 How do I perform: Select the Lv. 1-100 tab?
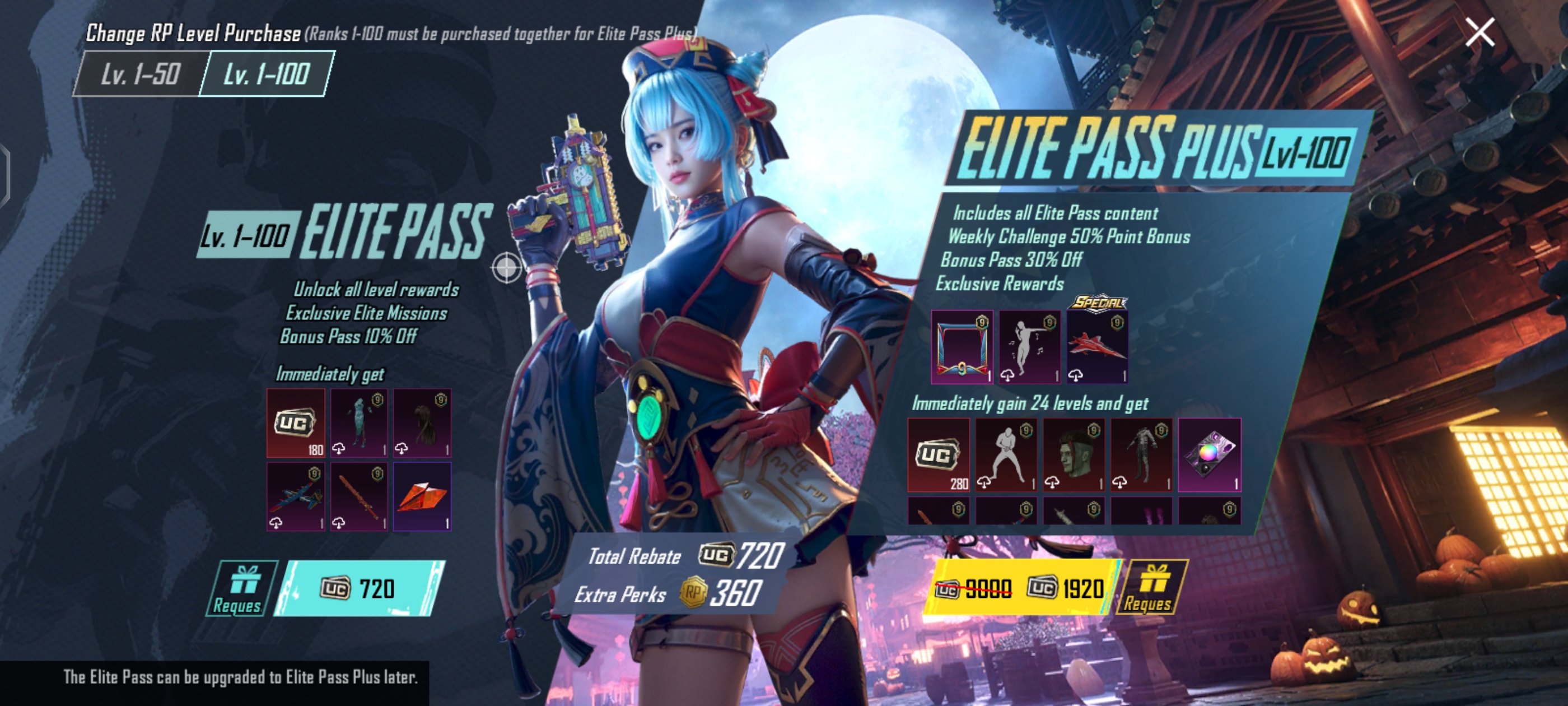click(267, 75)
